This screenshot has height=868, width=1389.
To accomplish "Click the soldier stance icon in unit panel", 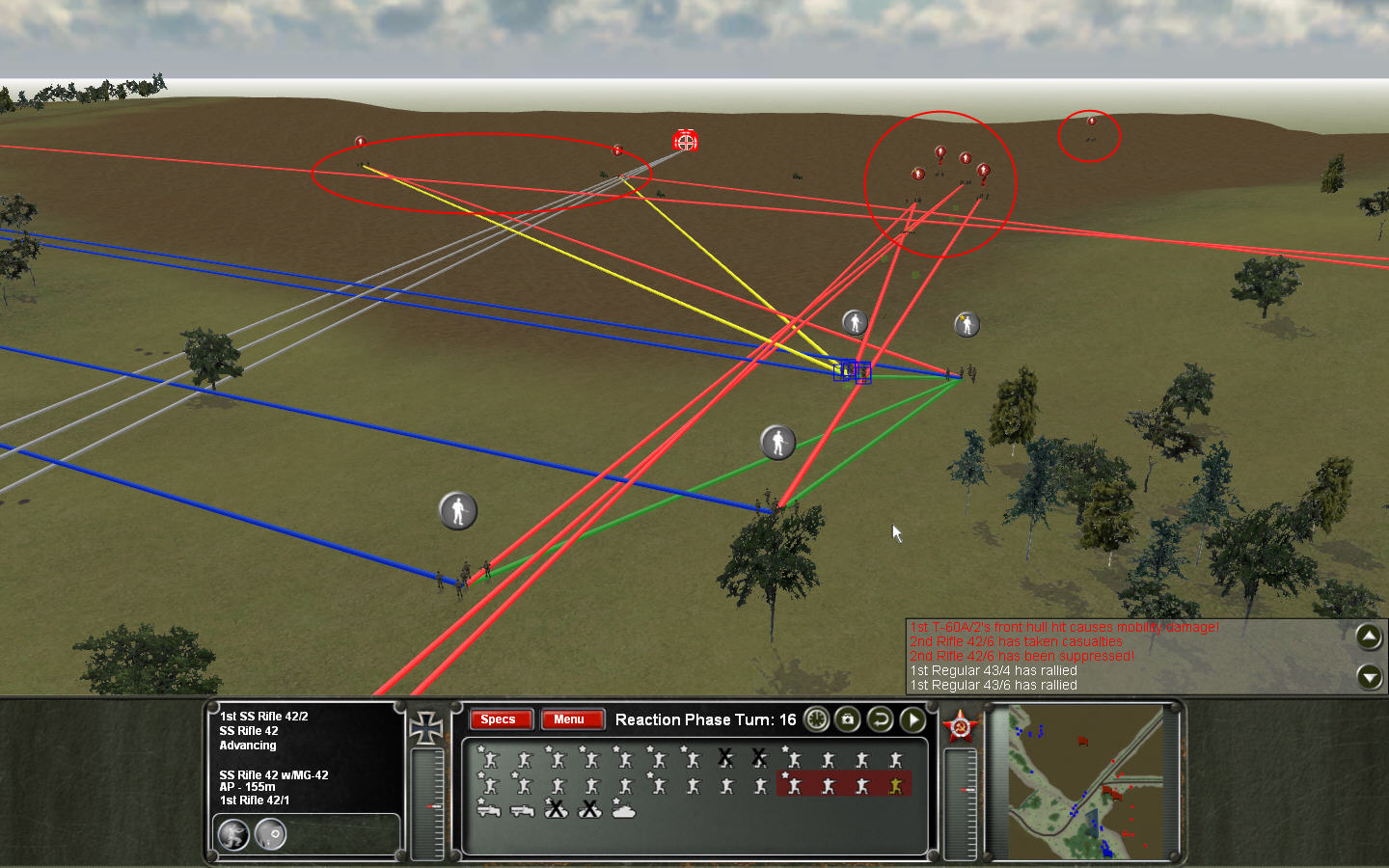I will [x=233, y=833].
